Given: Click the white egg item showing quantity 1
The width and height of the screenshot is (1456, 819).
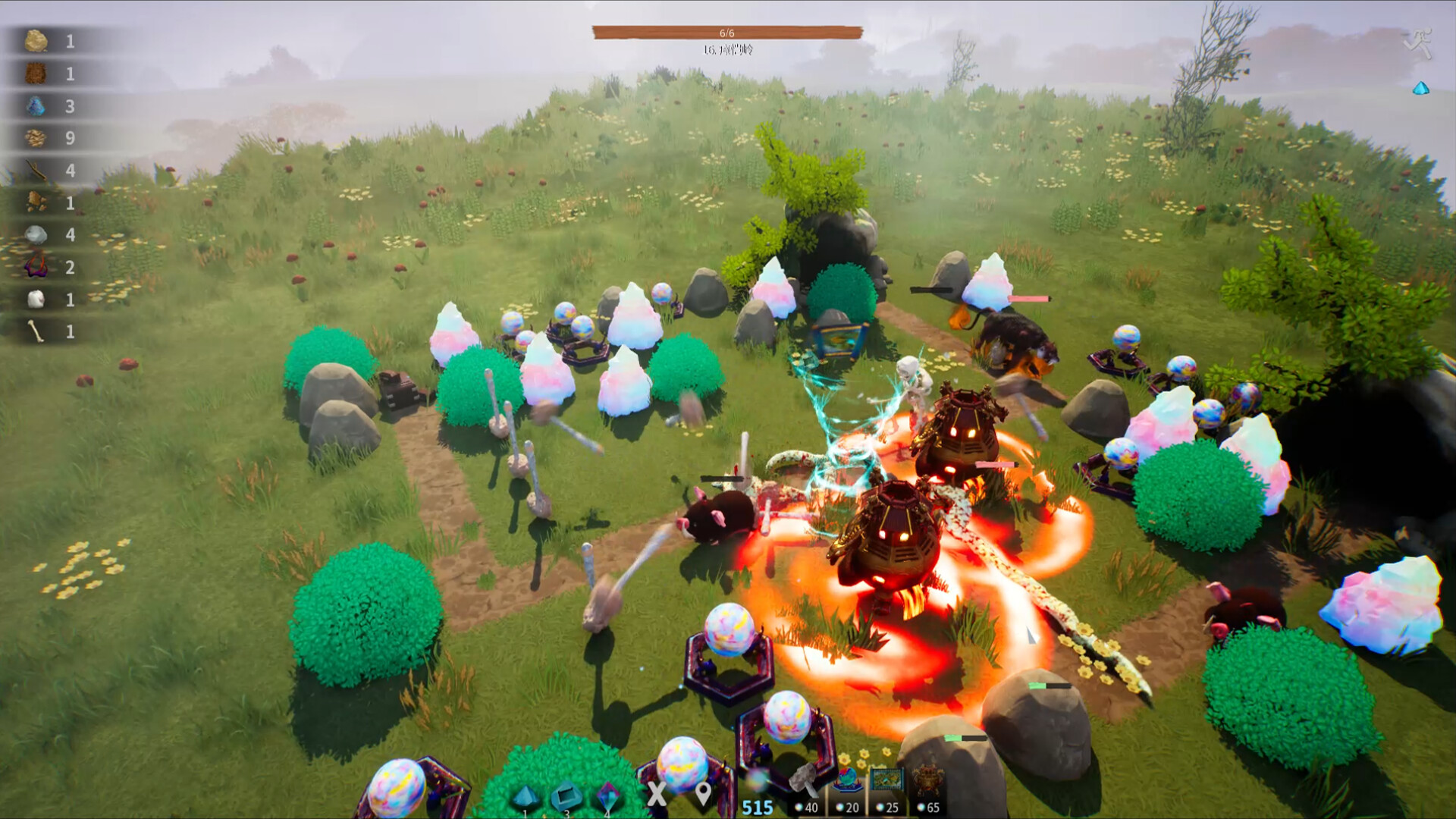Looking at the screenshot, I should coord(36,299).
